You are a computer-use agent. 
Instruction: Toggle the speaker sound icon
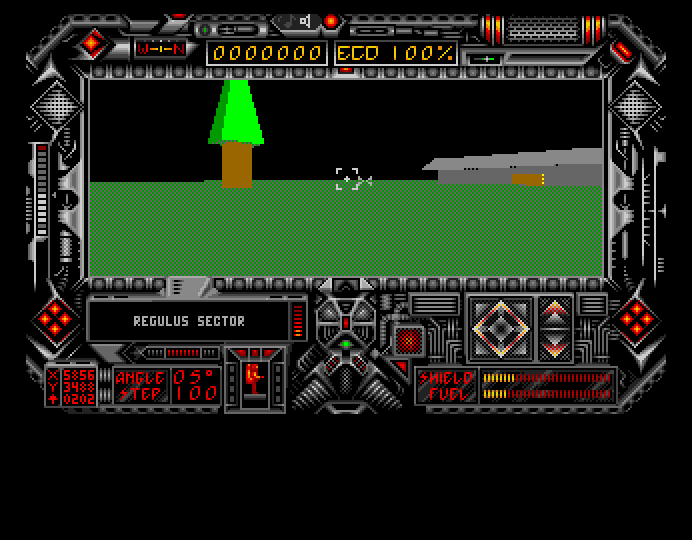click(305, 21)
